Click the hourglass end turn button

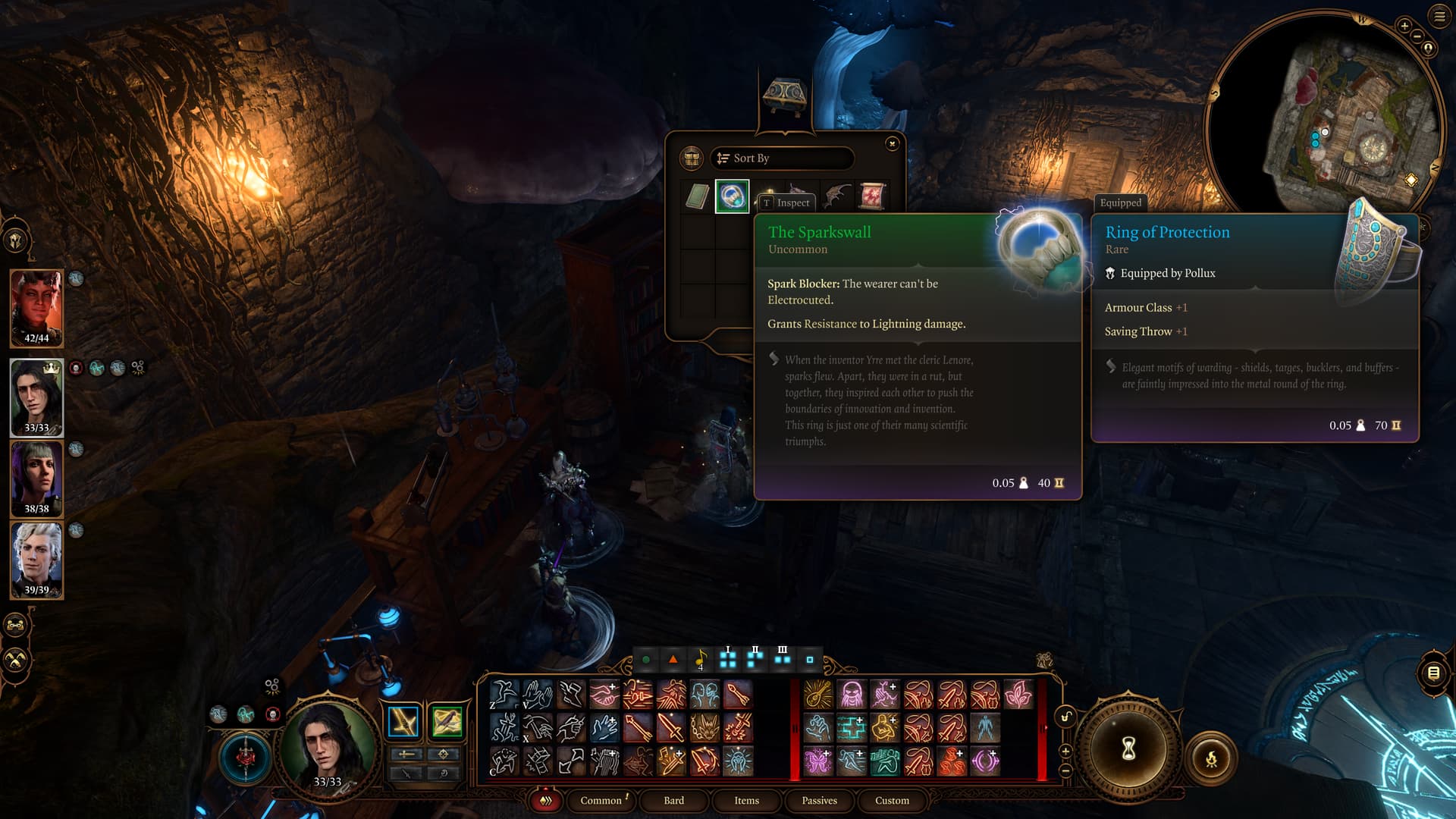pos(1128,749)
